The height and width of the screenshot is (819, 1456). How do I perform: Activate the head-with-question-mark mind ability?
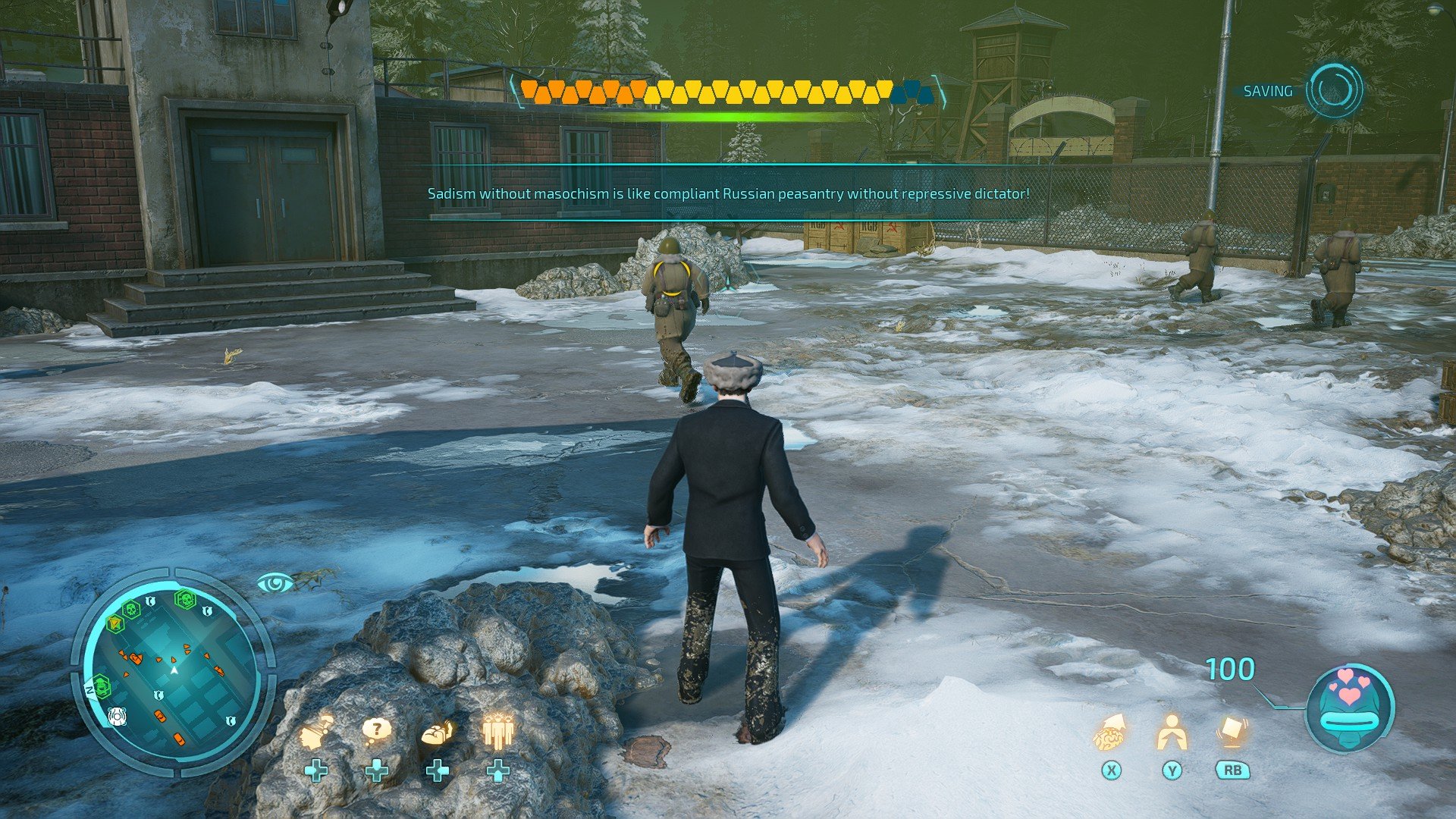[x=317, y=731]
